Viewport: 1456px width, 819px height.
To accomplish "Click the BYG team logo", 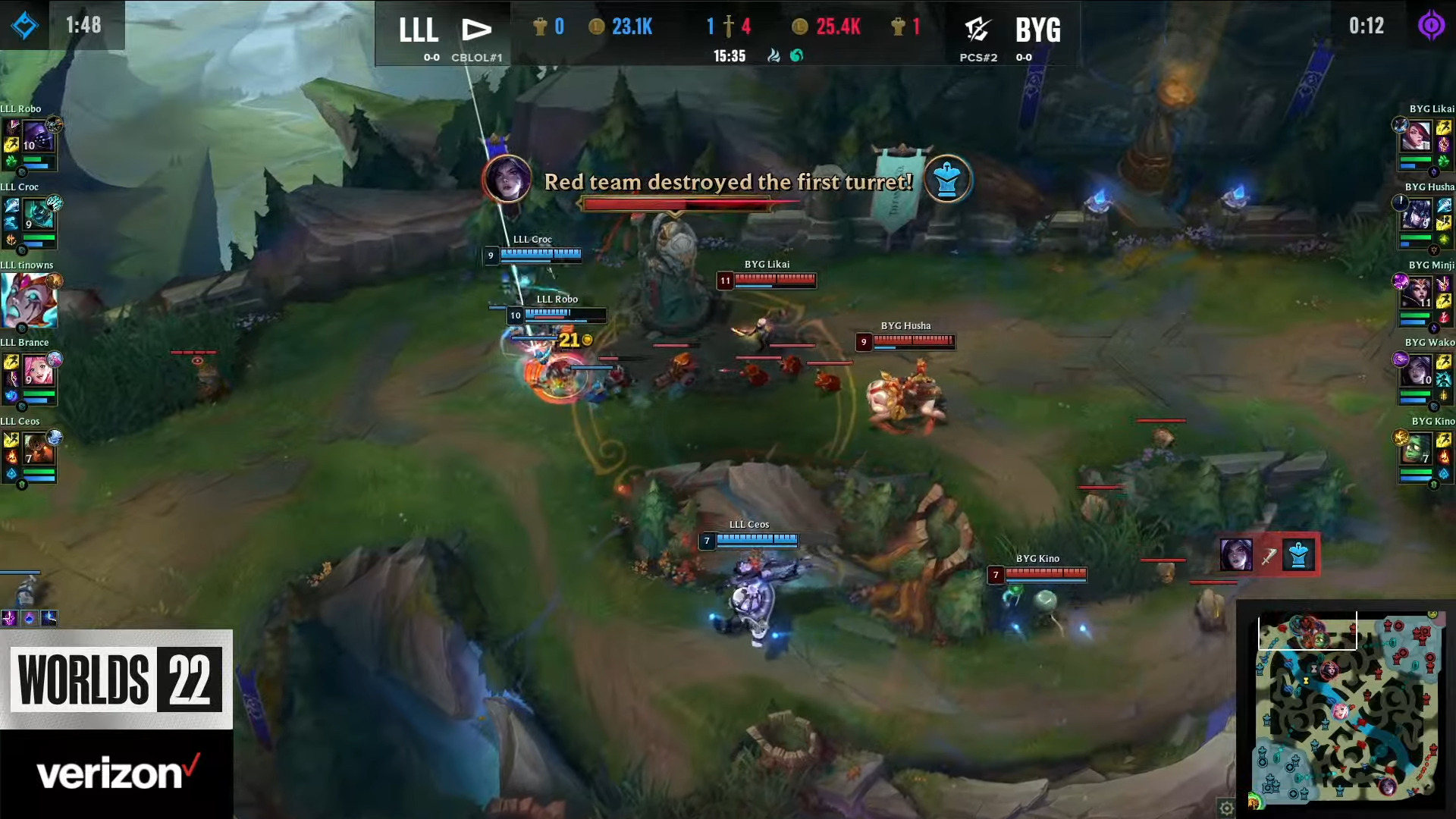I will click(978, 29).
